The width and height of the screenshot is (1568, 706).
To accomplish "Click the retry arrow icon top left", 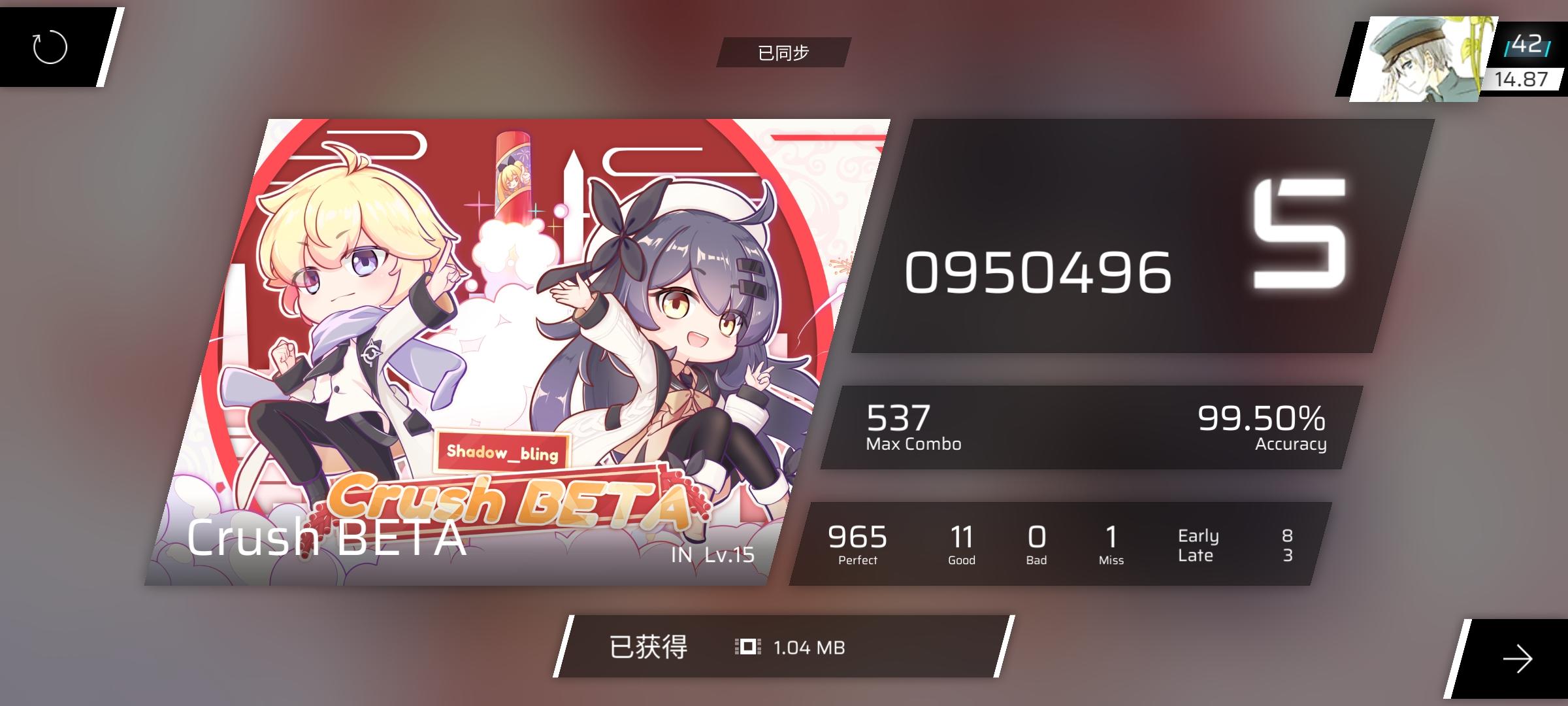I will click(x=49, y=48).
